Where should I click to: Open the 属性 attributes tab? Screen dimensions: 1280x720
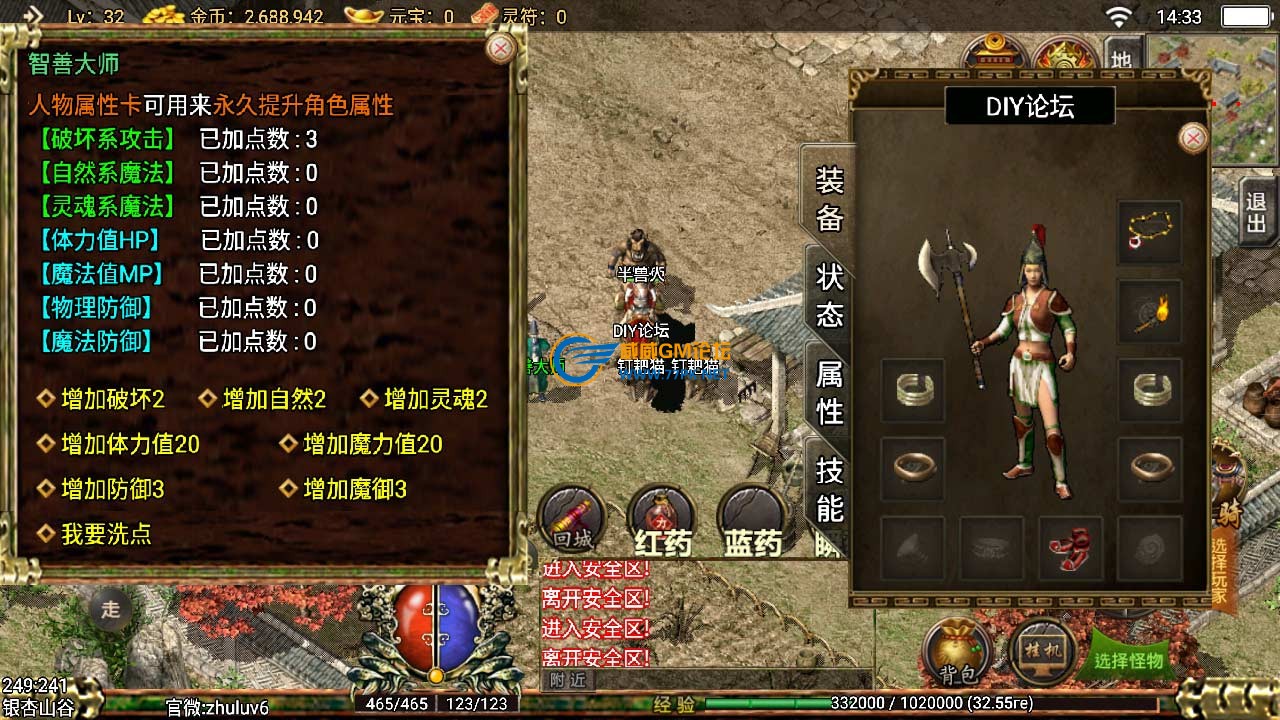(830, 392)
